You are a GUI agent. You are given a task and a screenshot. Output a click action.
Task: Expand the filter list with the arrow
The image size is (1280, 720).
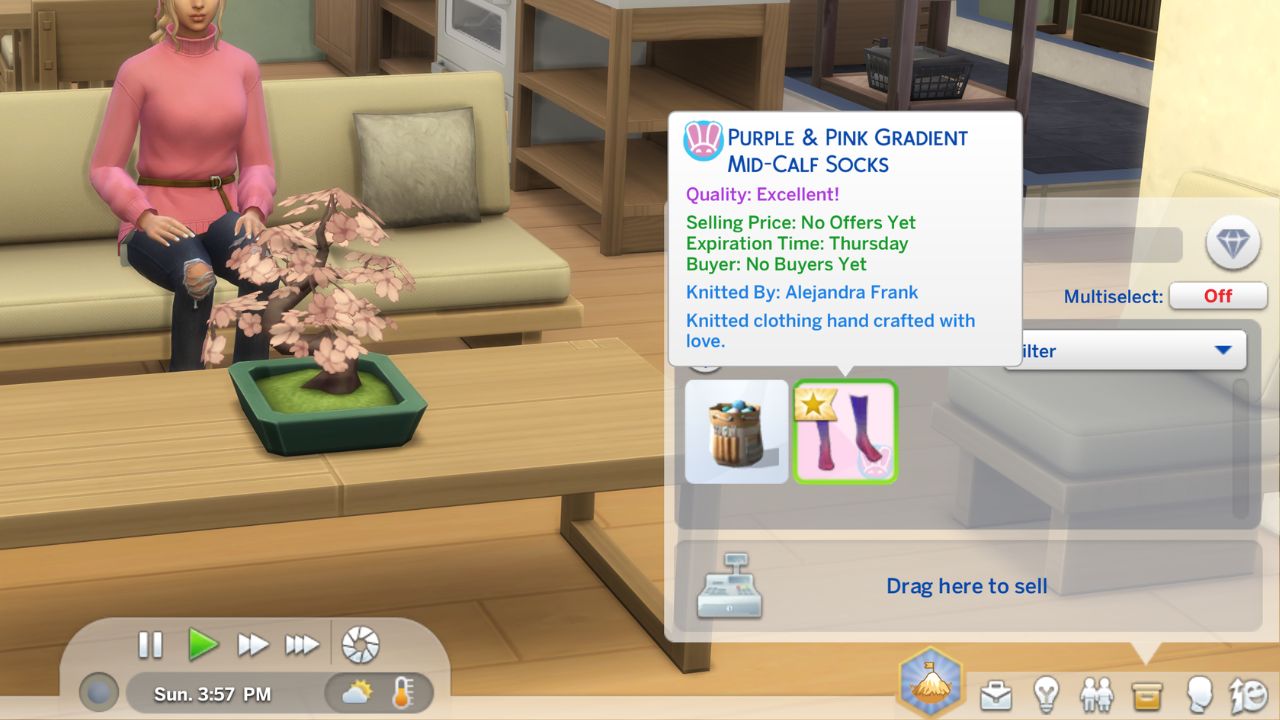(x=1224, y=351)
